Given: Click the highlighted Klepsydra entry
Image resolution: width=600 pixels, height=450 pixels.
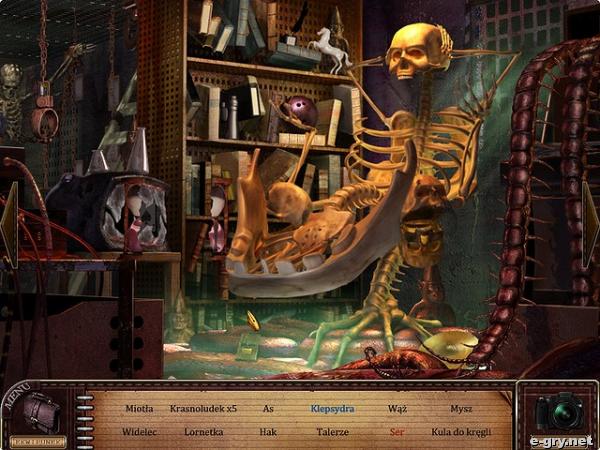Looking at the screenshot, I should click(332, 408).
